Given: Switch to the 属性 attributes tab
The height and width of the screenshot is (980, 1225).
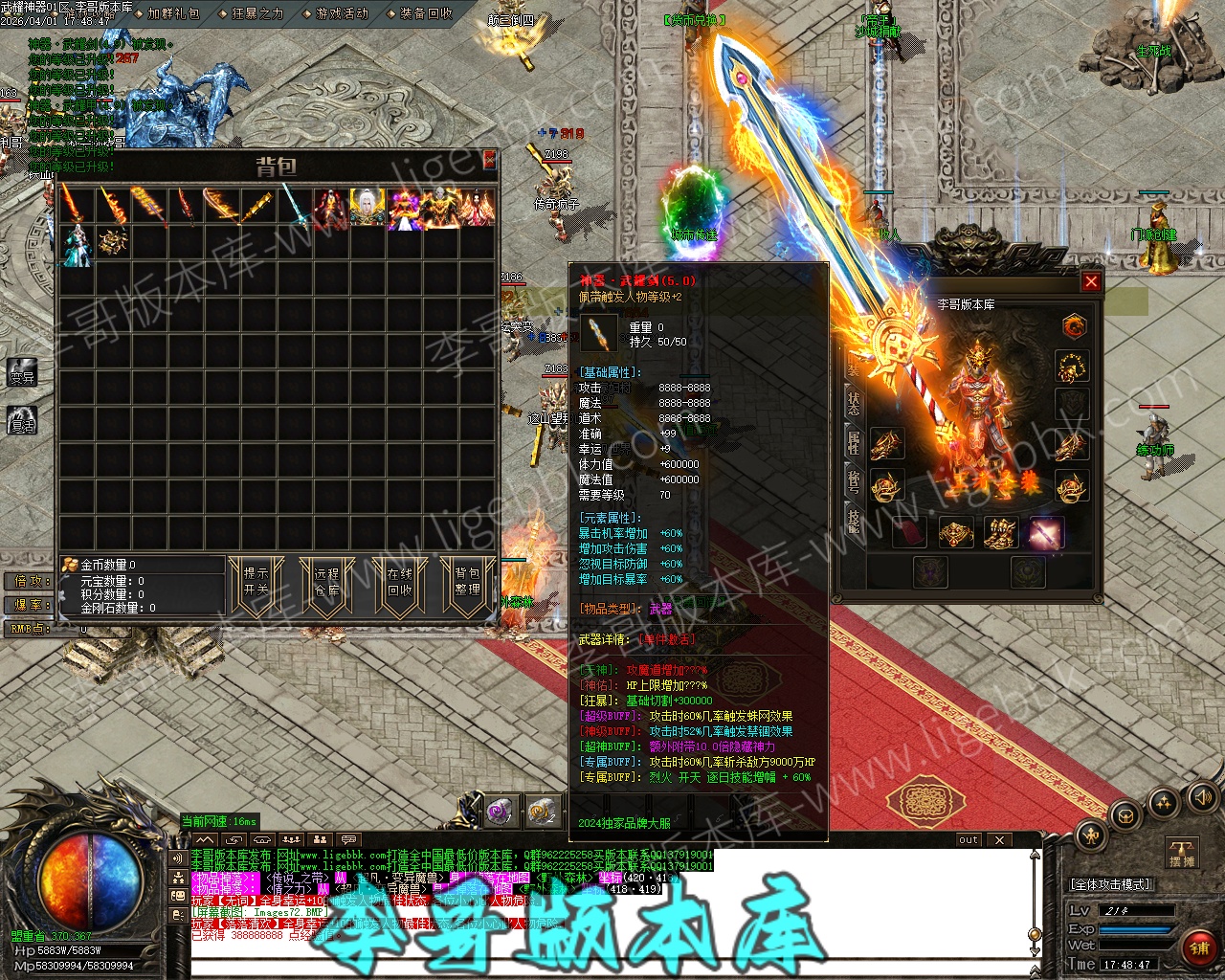Looking at the screenshot, I should coord(853,442).
